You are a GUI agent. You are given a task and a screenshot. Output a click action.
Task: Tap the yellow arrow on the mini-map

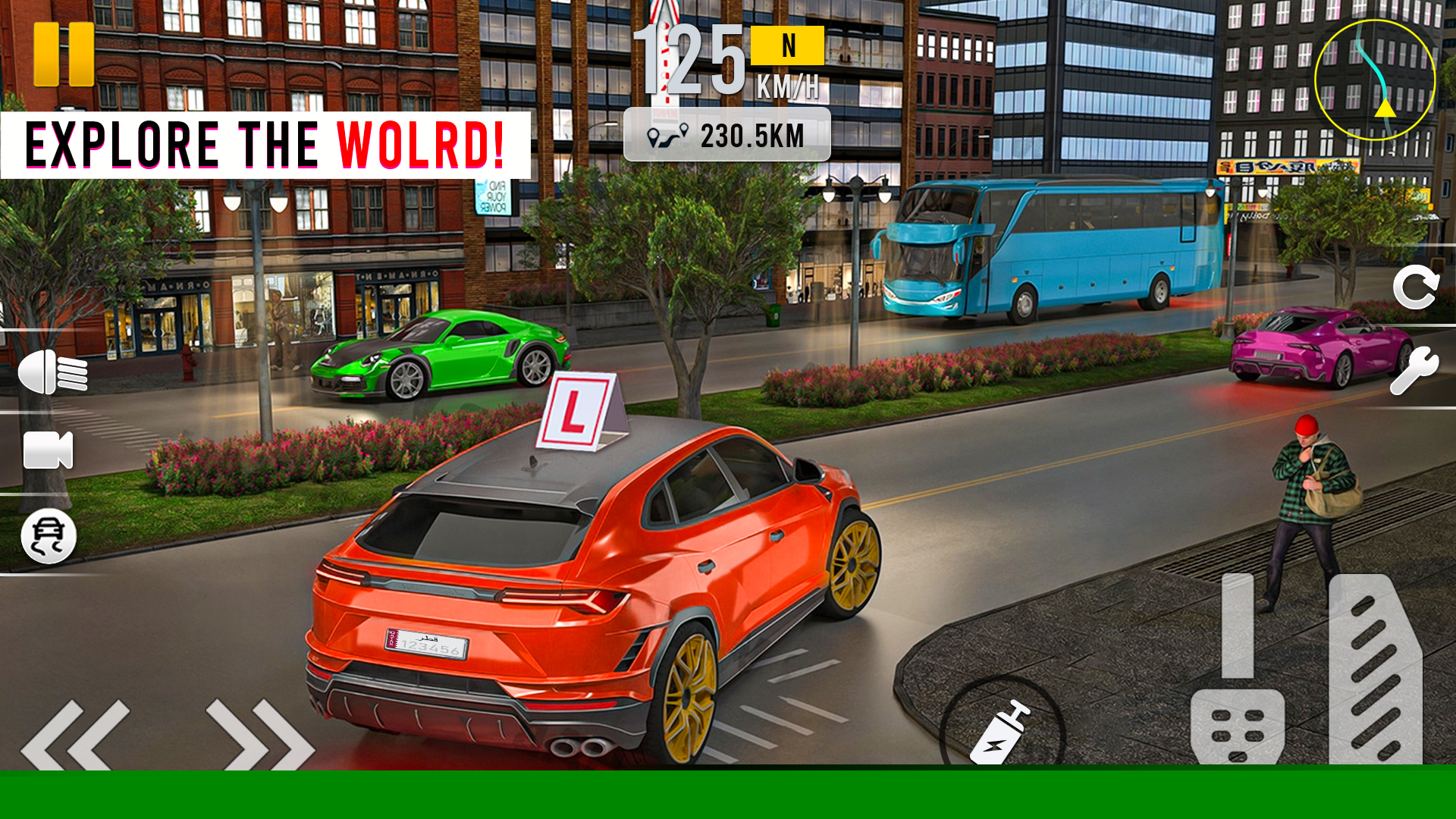pos(1384,108)
